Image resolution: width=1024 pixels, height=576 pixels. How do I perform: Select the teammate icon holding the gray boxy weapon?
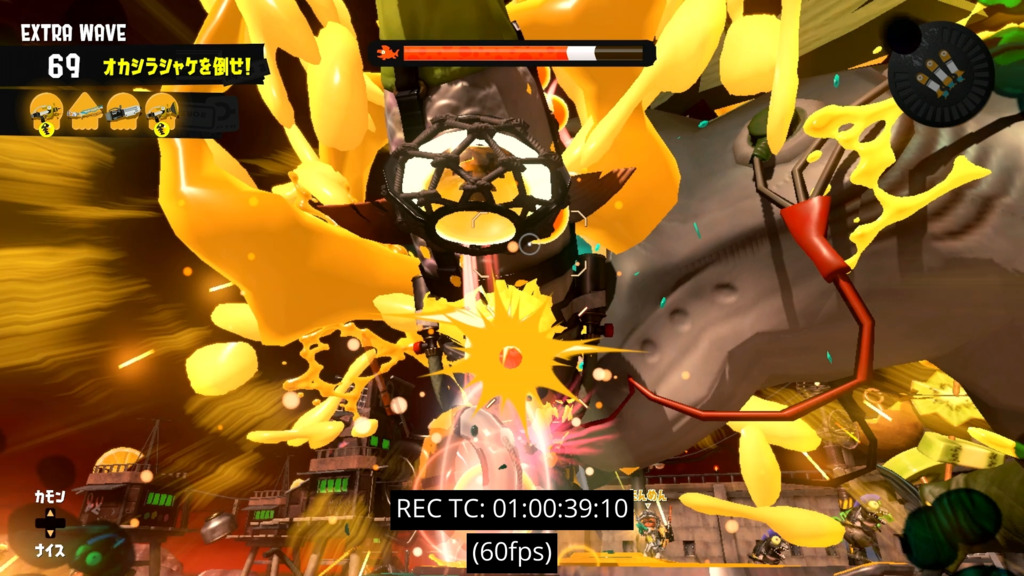pos(122,111)
